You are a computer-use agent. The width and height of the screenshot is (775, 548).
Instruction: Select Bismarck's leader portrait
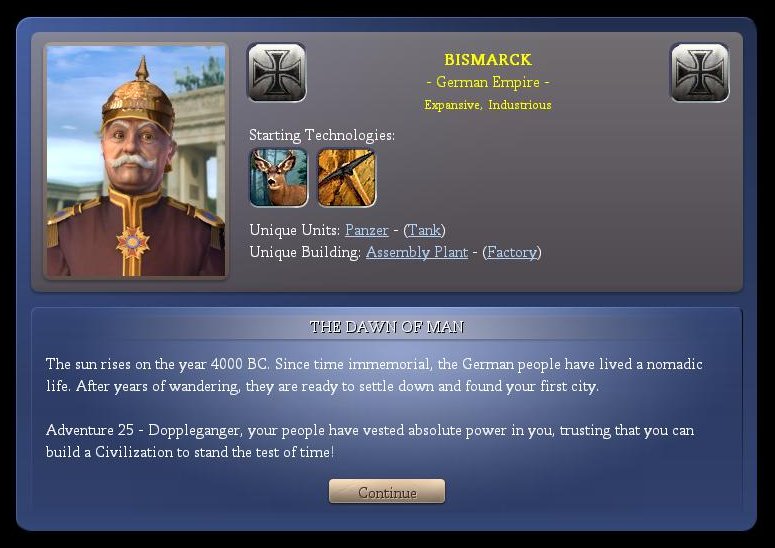(x=136, y=161)
